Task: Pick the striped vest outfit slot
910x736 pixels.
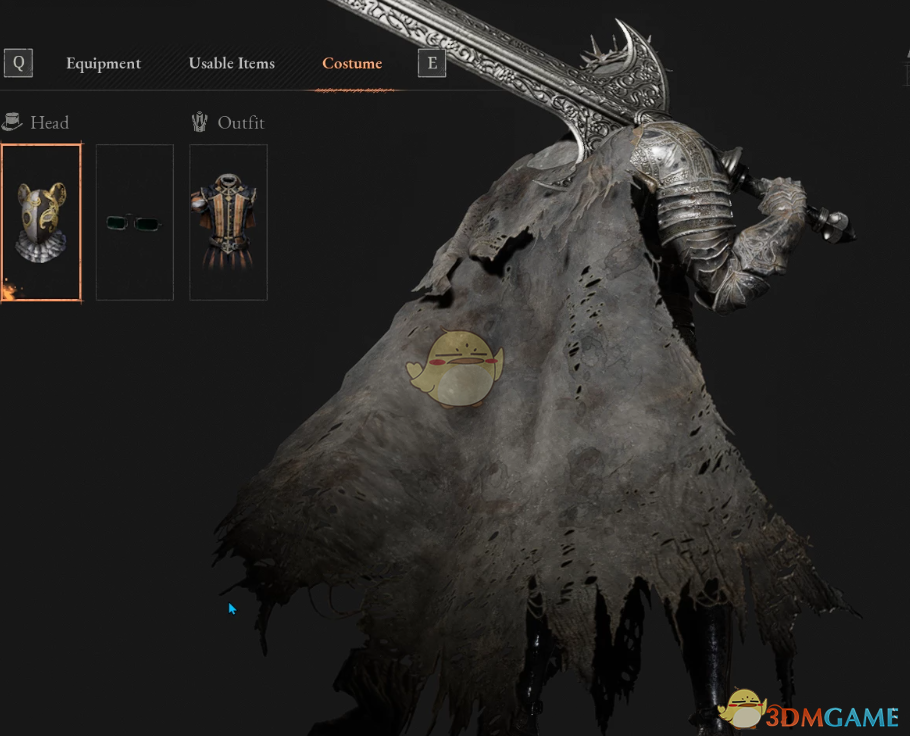Action: coord(228,222)
